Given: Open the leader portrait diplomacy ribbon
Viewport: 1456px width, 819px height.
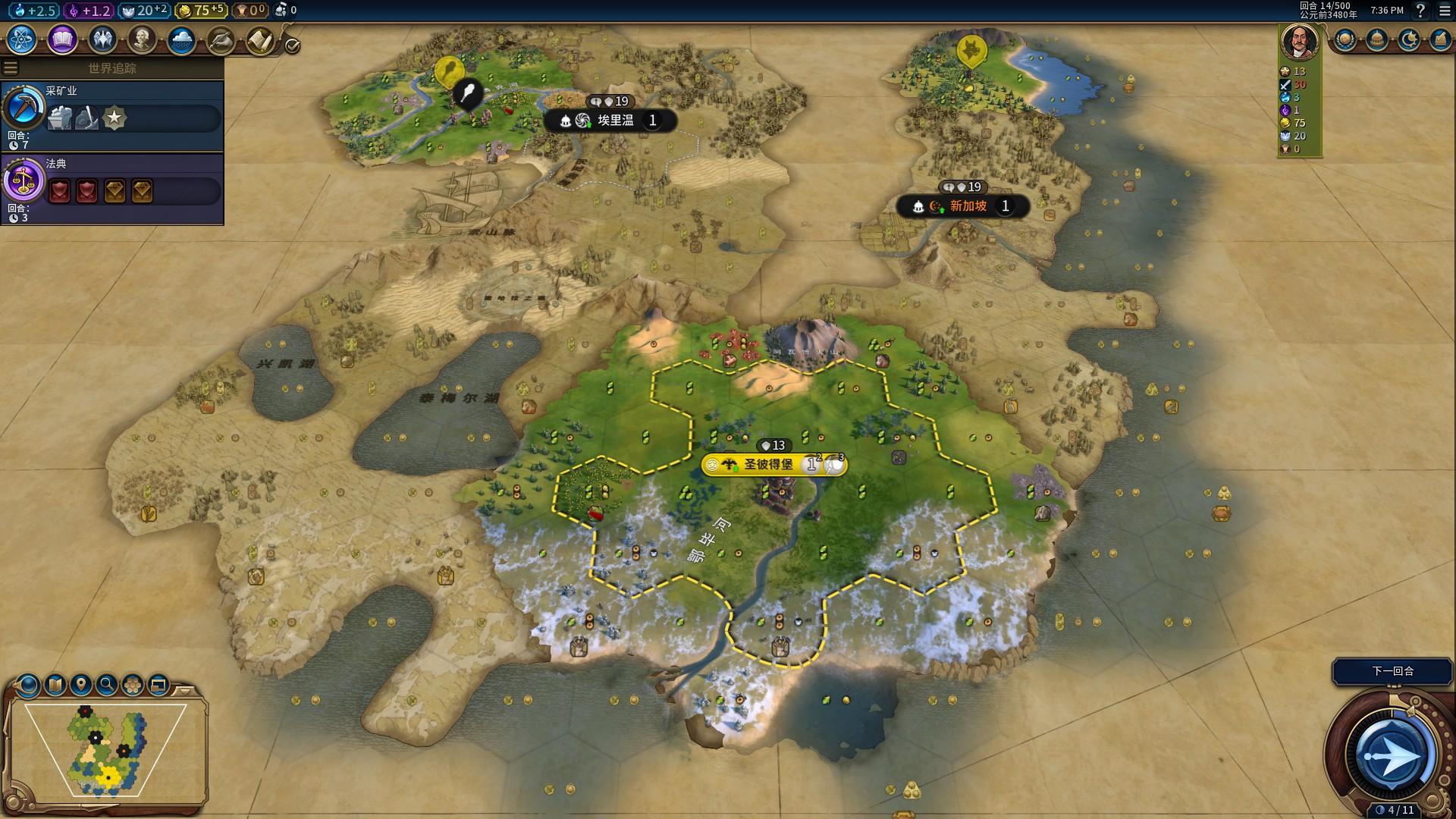Looking at the screenshot, I should tap(1299, 41).
